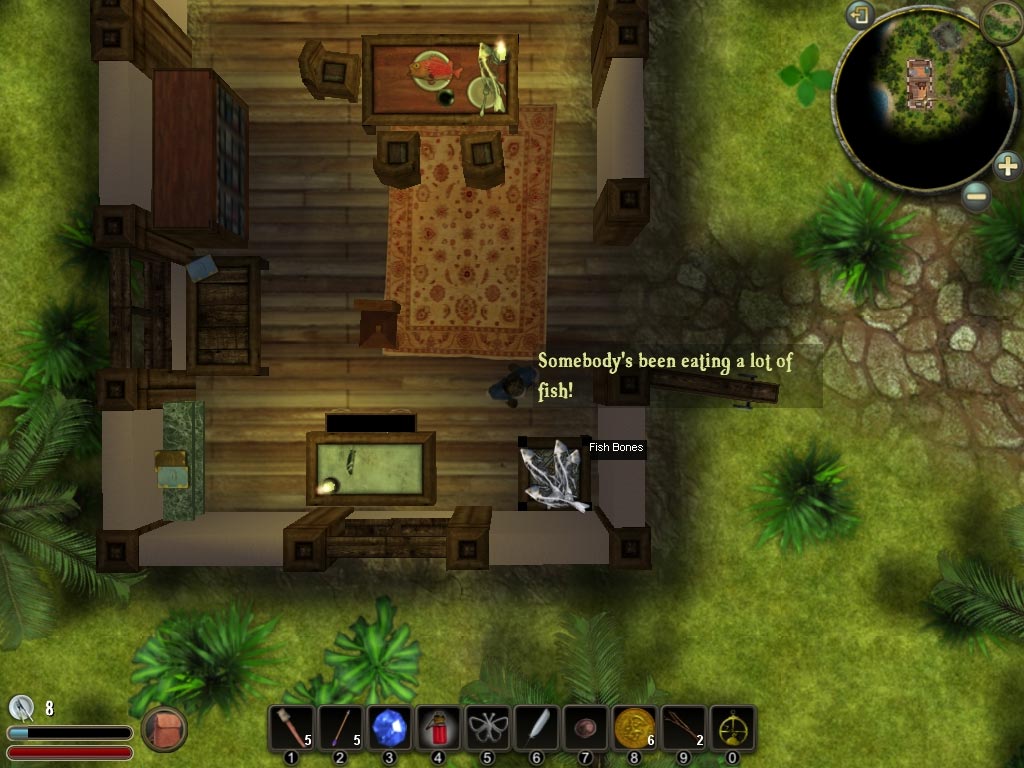
Task: Pick the round stone in slot 7
Action: 585,727
